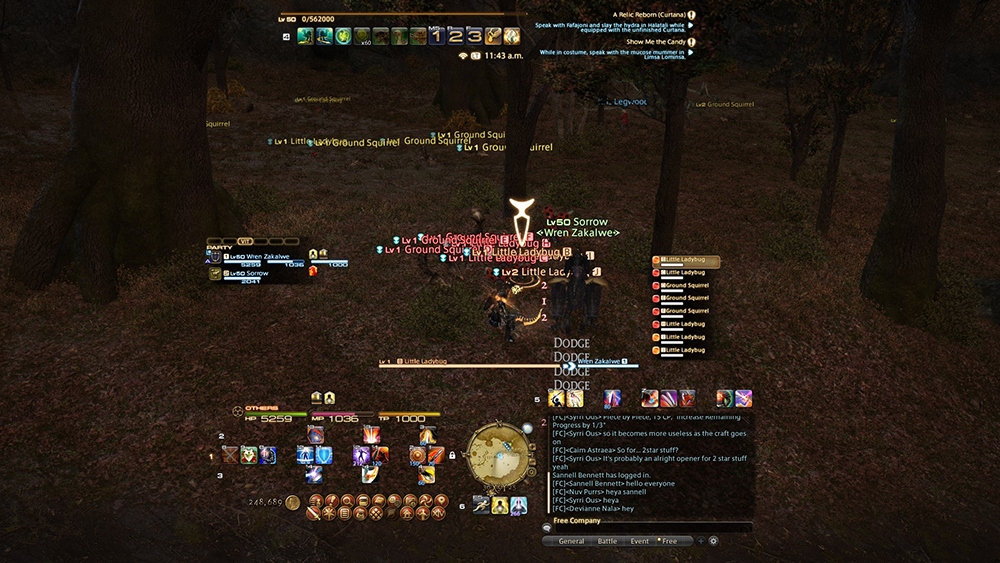1000x563 pixels.
Task: Switch to the General chat tab
Action: [x=571, y=541]
